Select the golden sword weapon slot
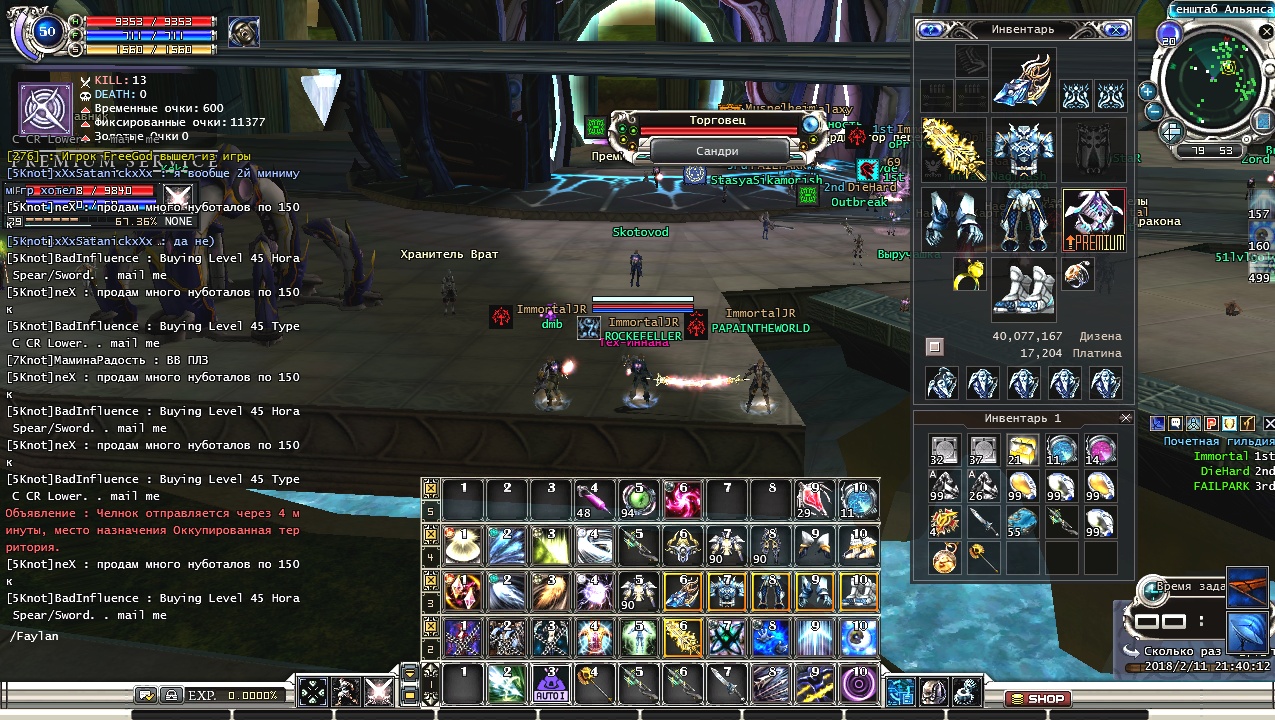The width and height of the screenshot is (1275, 720). click(x=953, y=150)
